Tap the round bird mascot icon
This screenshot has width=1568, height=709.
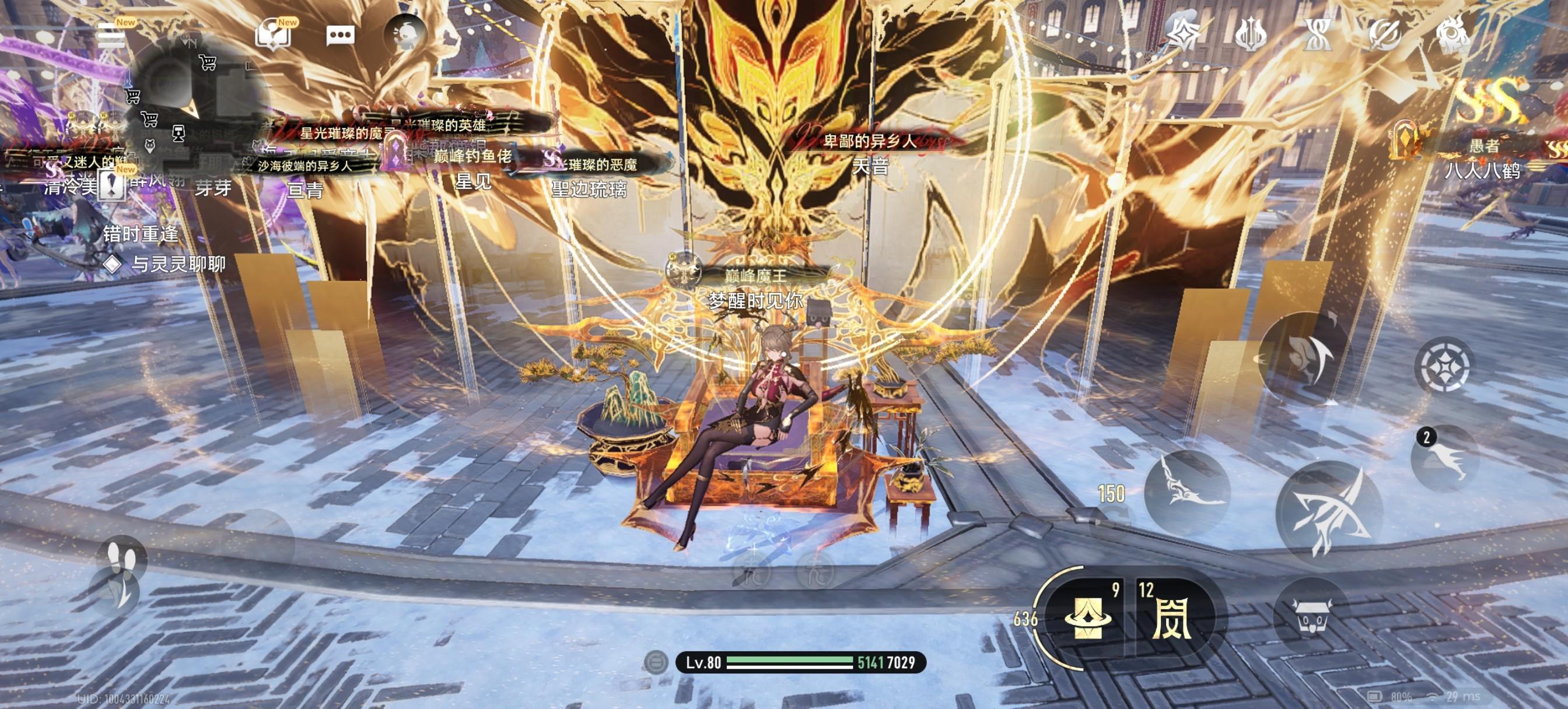click(x=405, y=34)
